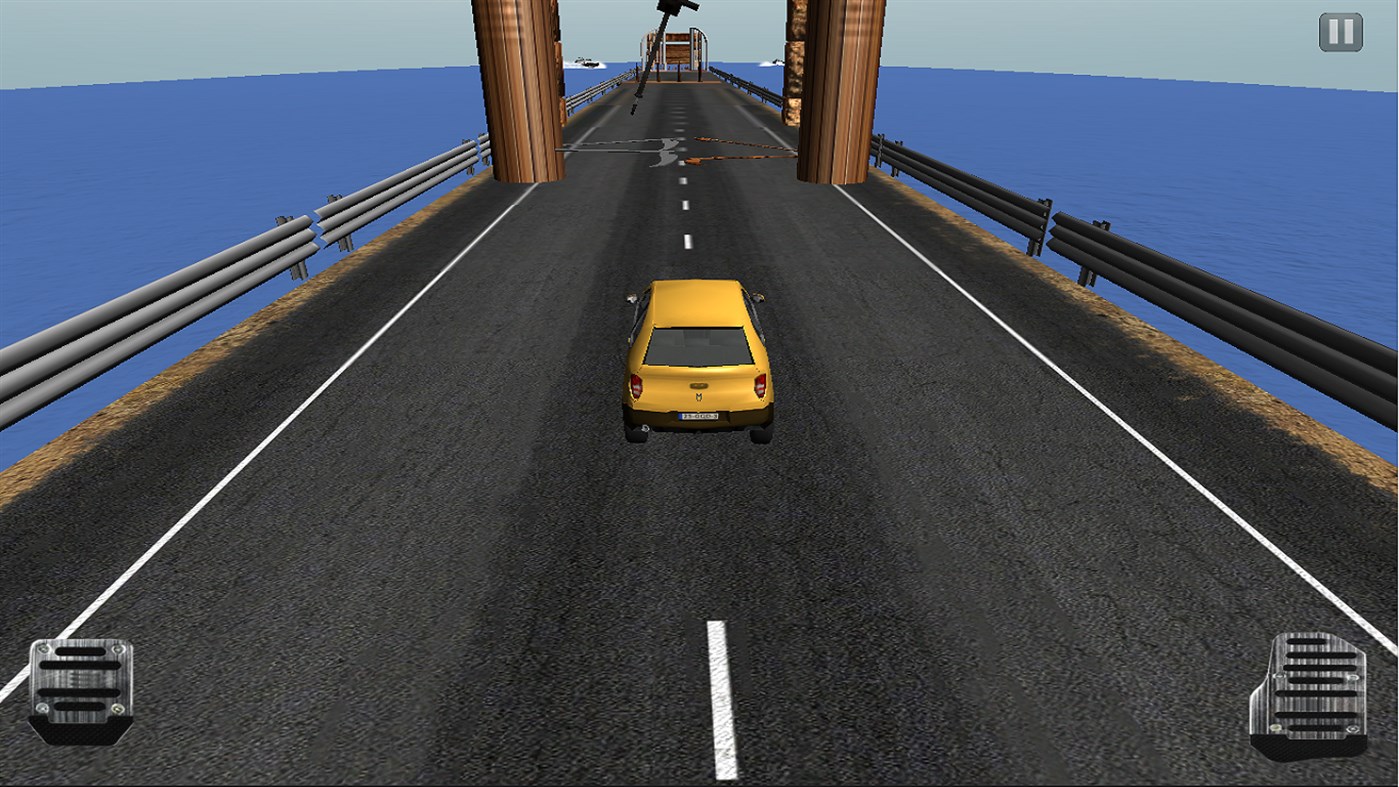Tap the left bridge pillar

pos(520,90)
